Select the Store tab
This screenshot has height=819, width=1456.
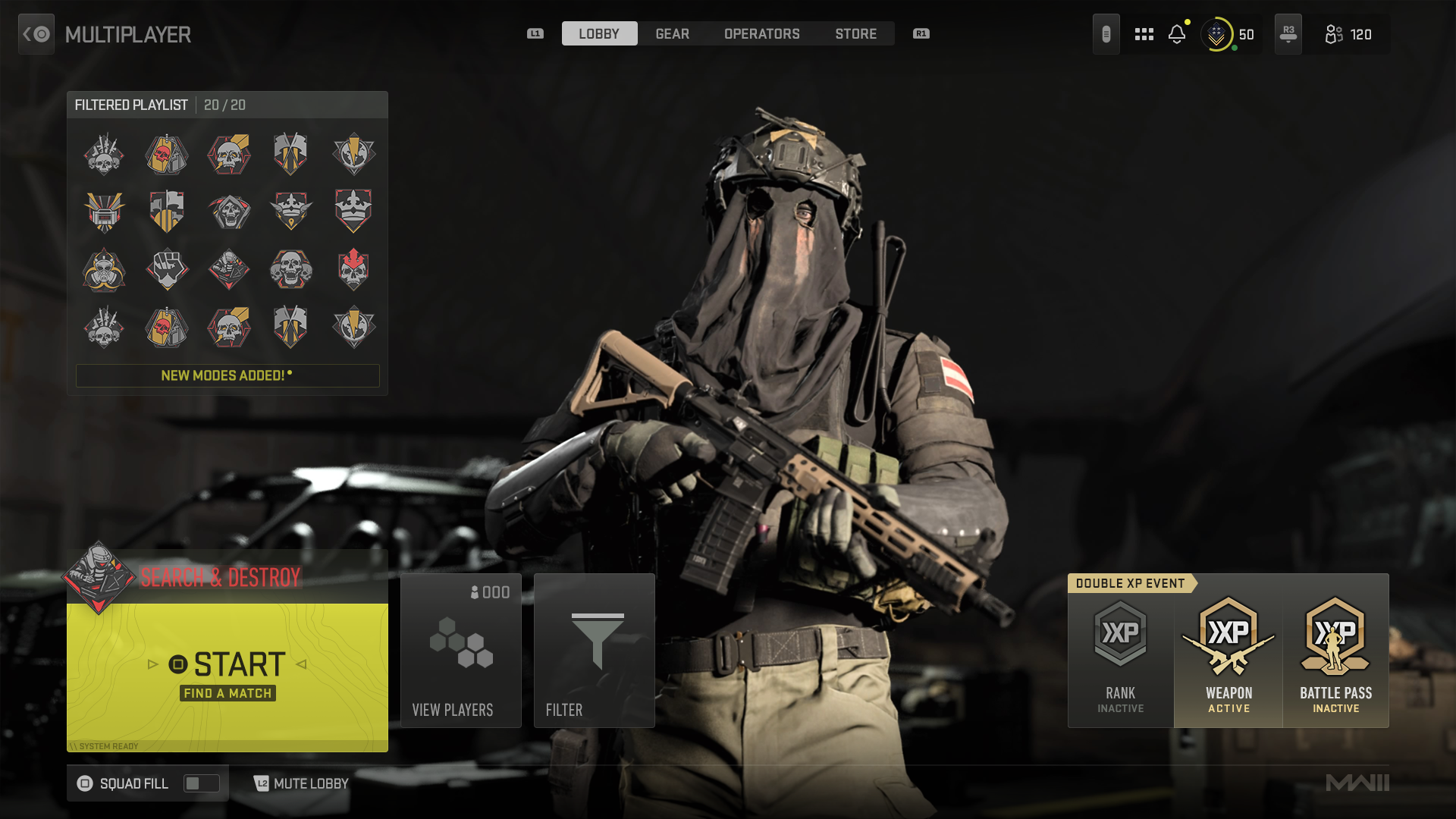(x=855, y=34)
